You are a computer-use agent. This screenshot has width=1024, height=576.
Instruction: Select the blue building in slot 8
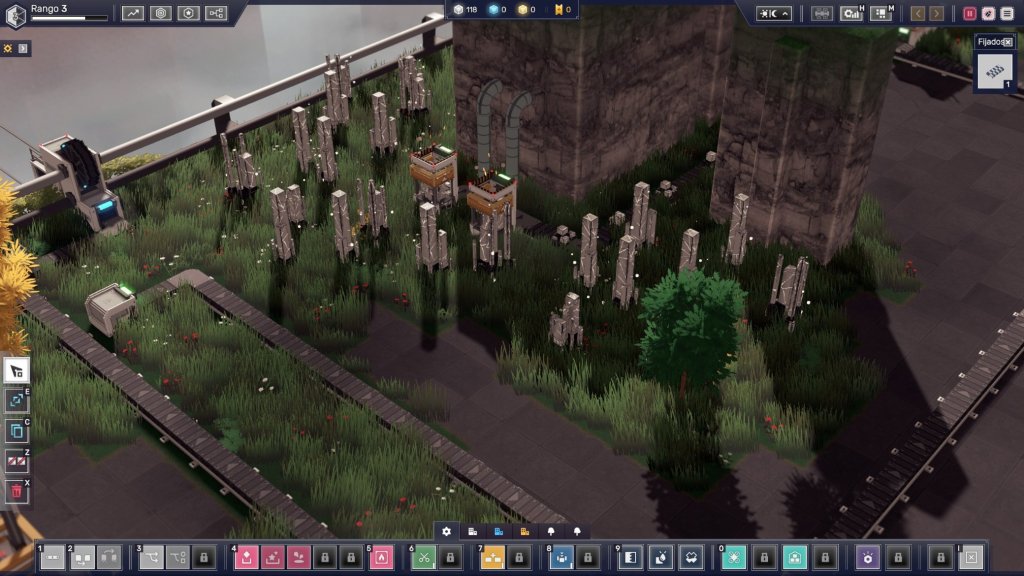[561, 557]
